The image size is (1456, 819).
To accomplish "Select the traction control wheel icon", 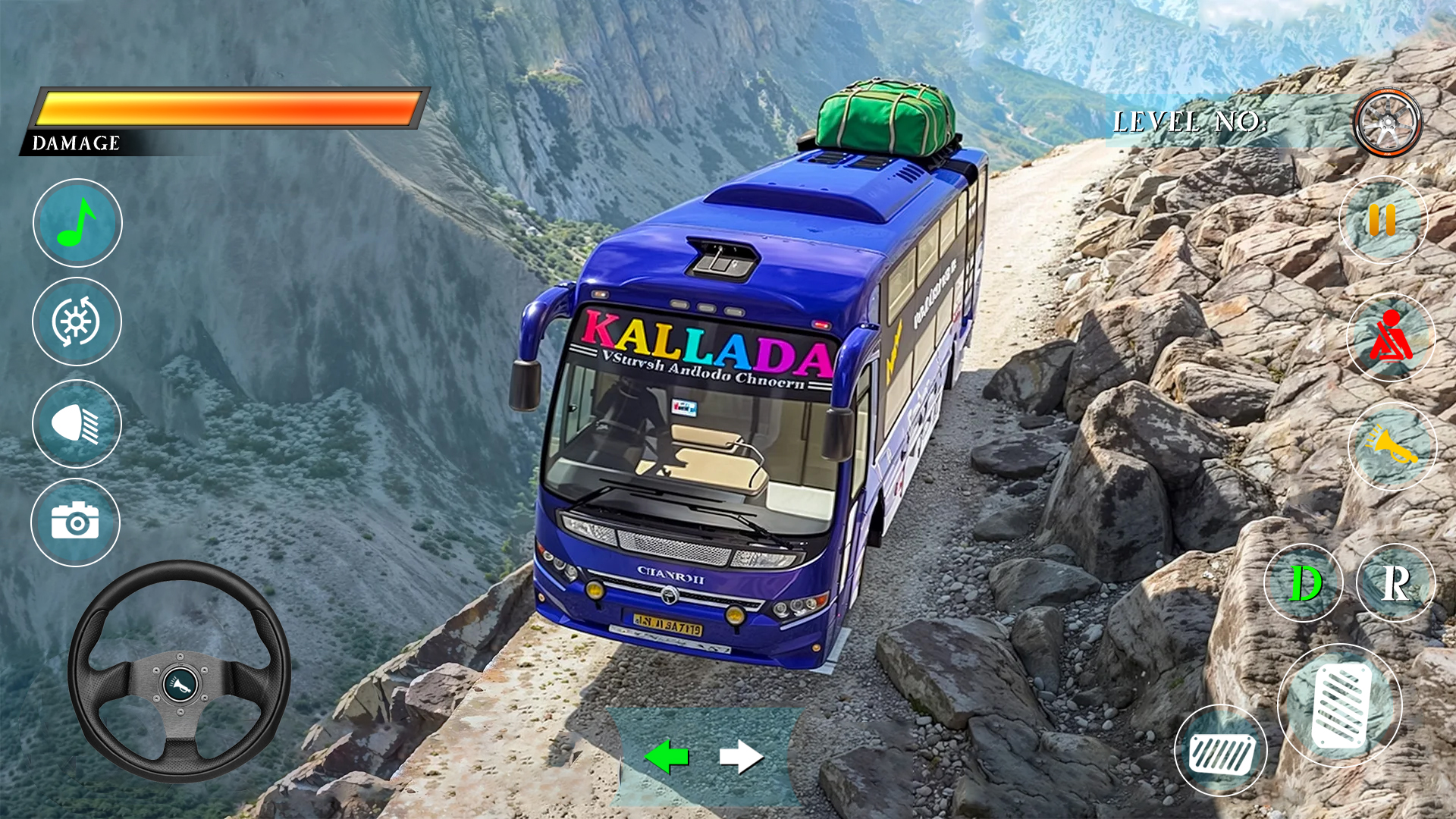I will pos(77,322).
